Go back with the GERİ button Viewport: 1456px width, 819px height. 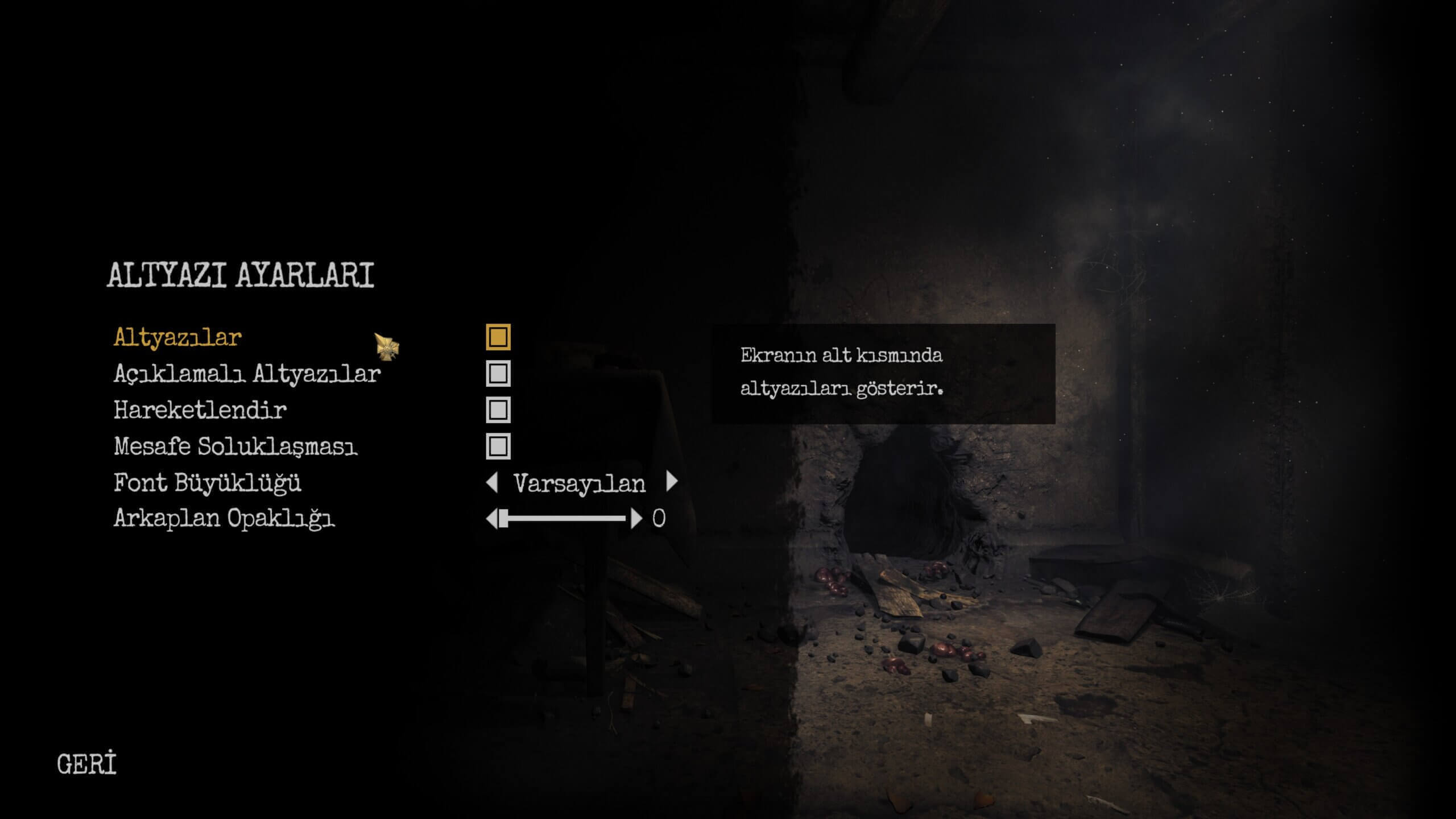click(x=86, y=764)
